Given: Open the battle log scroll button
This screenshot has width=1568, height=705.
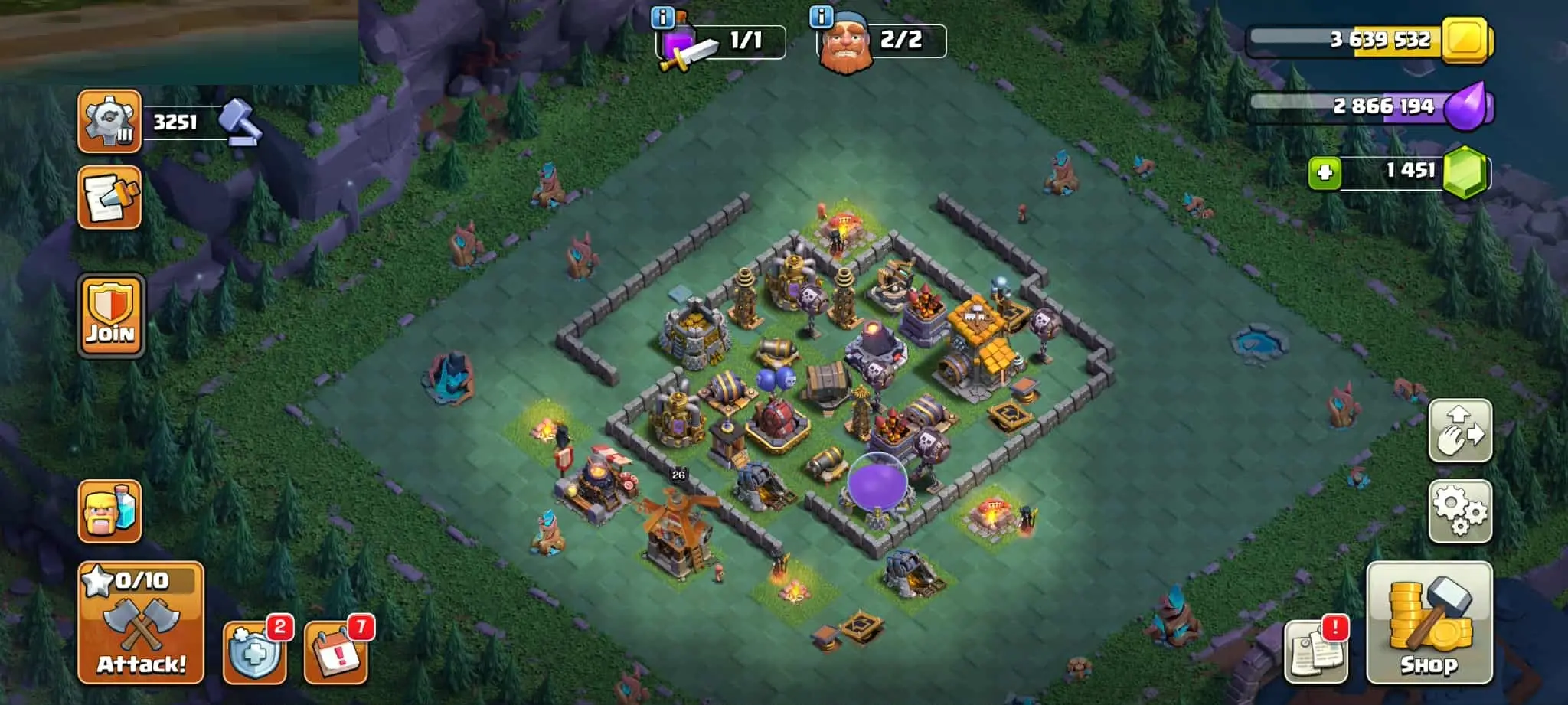Looking at the screenshot, I should click(109, 197).
